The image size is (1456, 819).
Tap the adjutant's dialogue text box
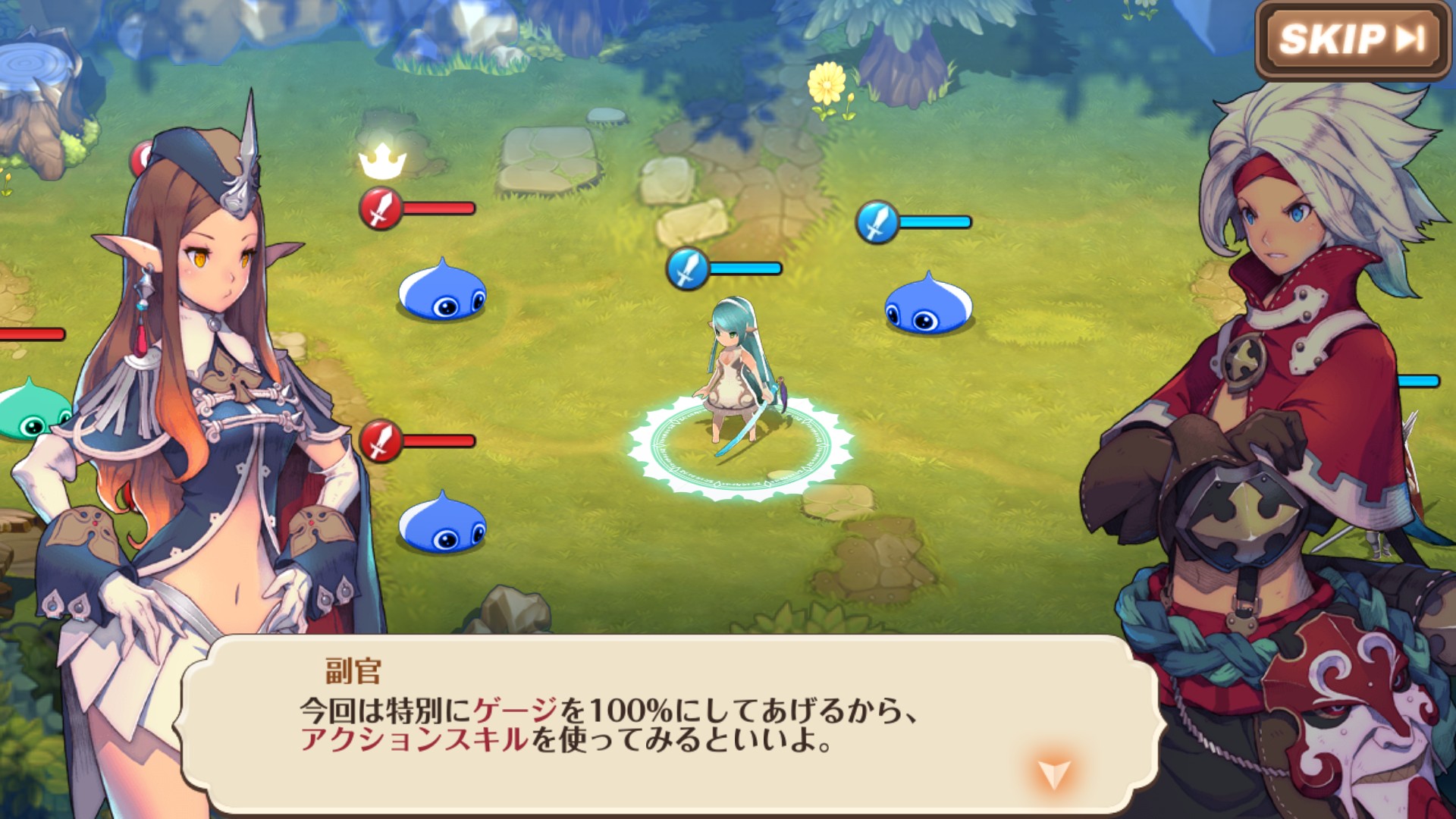(667, 724)
